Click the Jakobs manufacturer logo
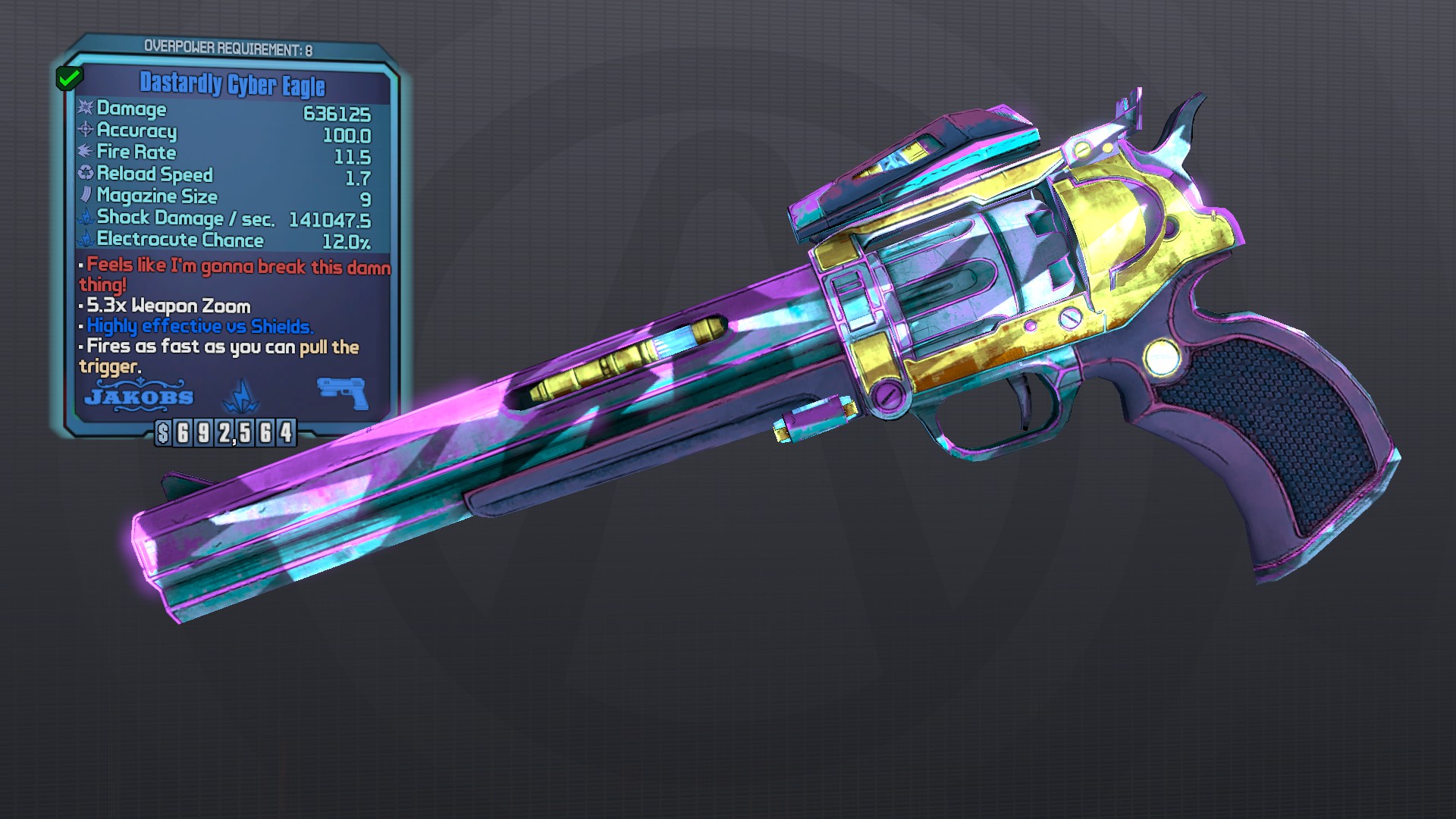Viewport: 1456px width, 819px height. pyautogui.click(x=139, y=396)
